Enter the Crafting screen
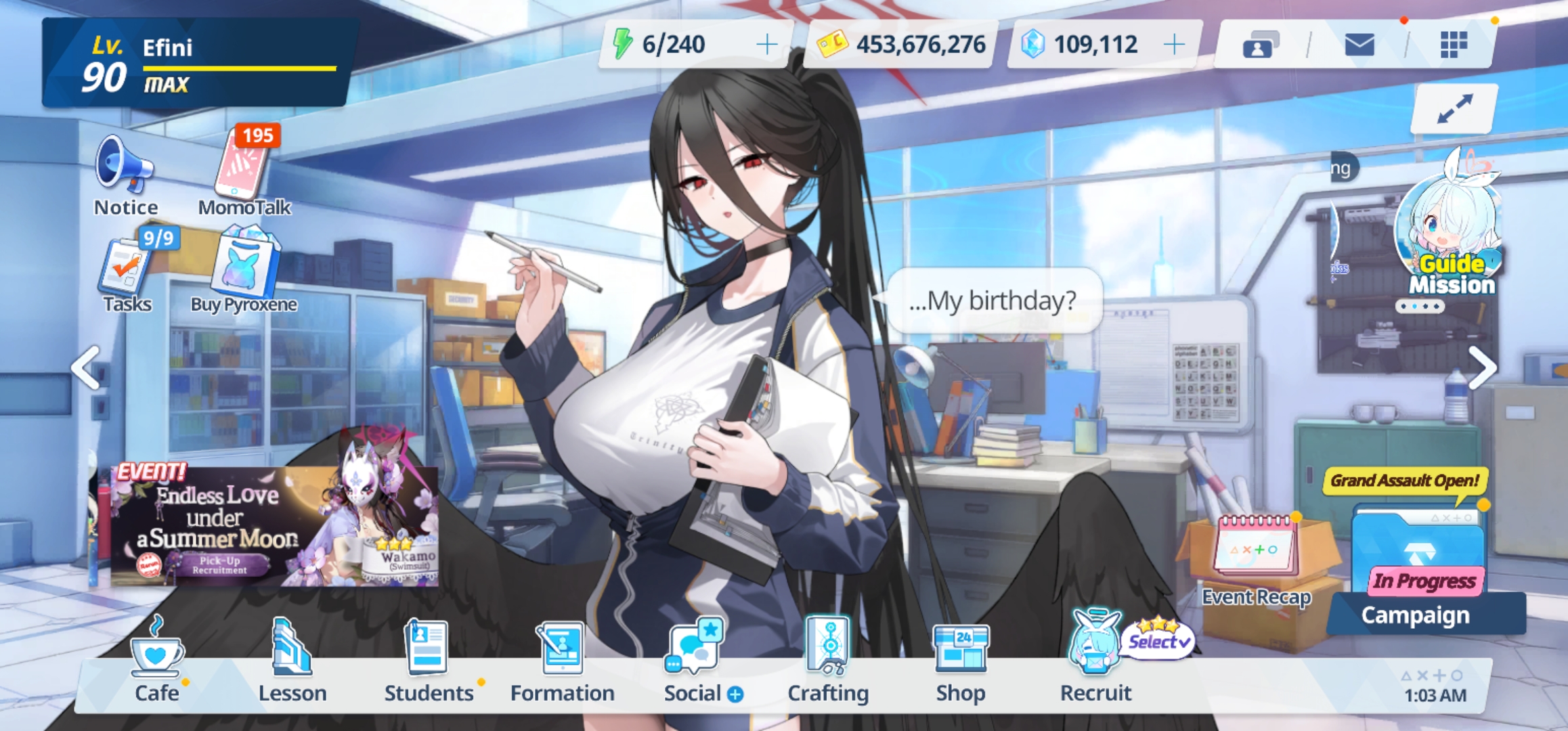This screenshot has width=1568, height=731. point(828,660)
